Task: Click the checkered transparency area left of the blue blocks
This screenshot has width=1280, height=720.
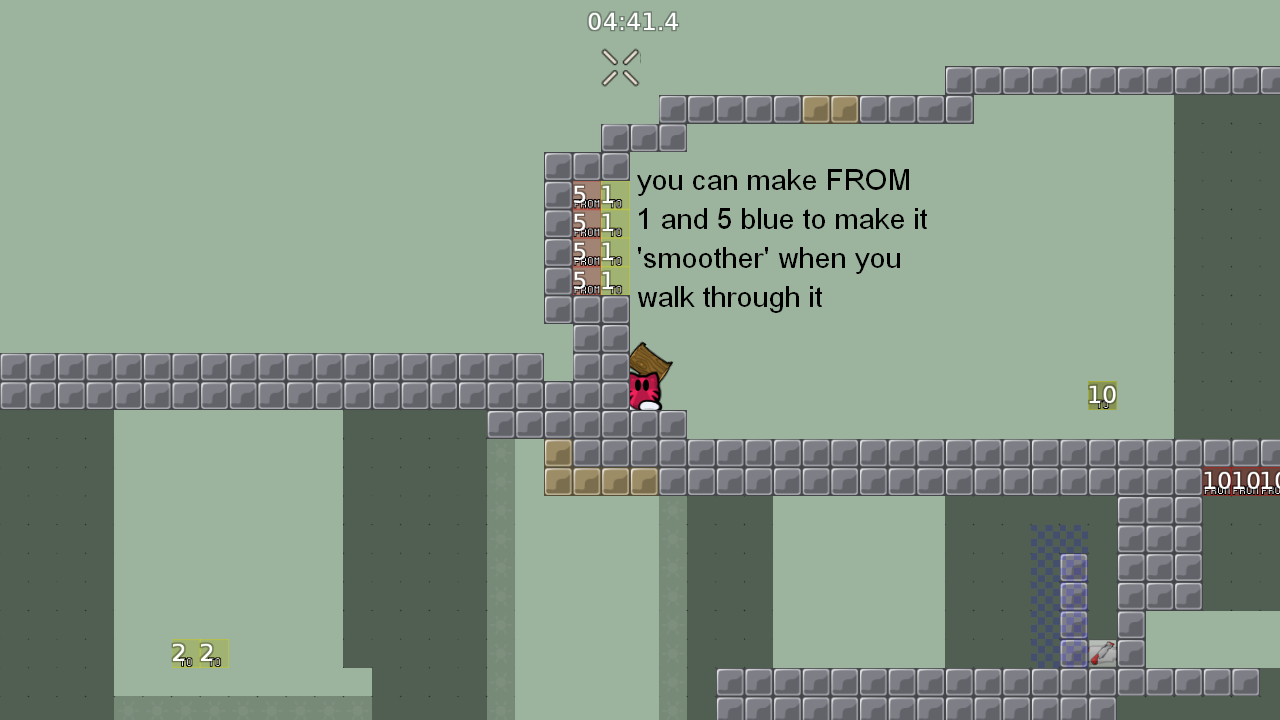Action: click(1045, 590)
